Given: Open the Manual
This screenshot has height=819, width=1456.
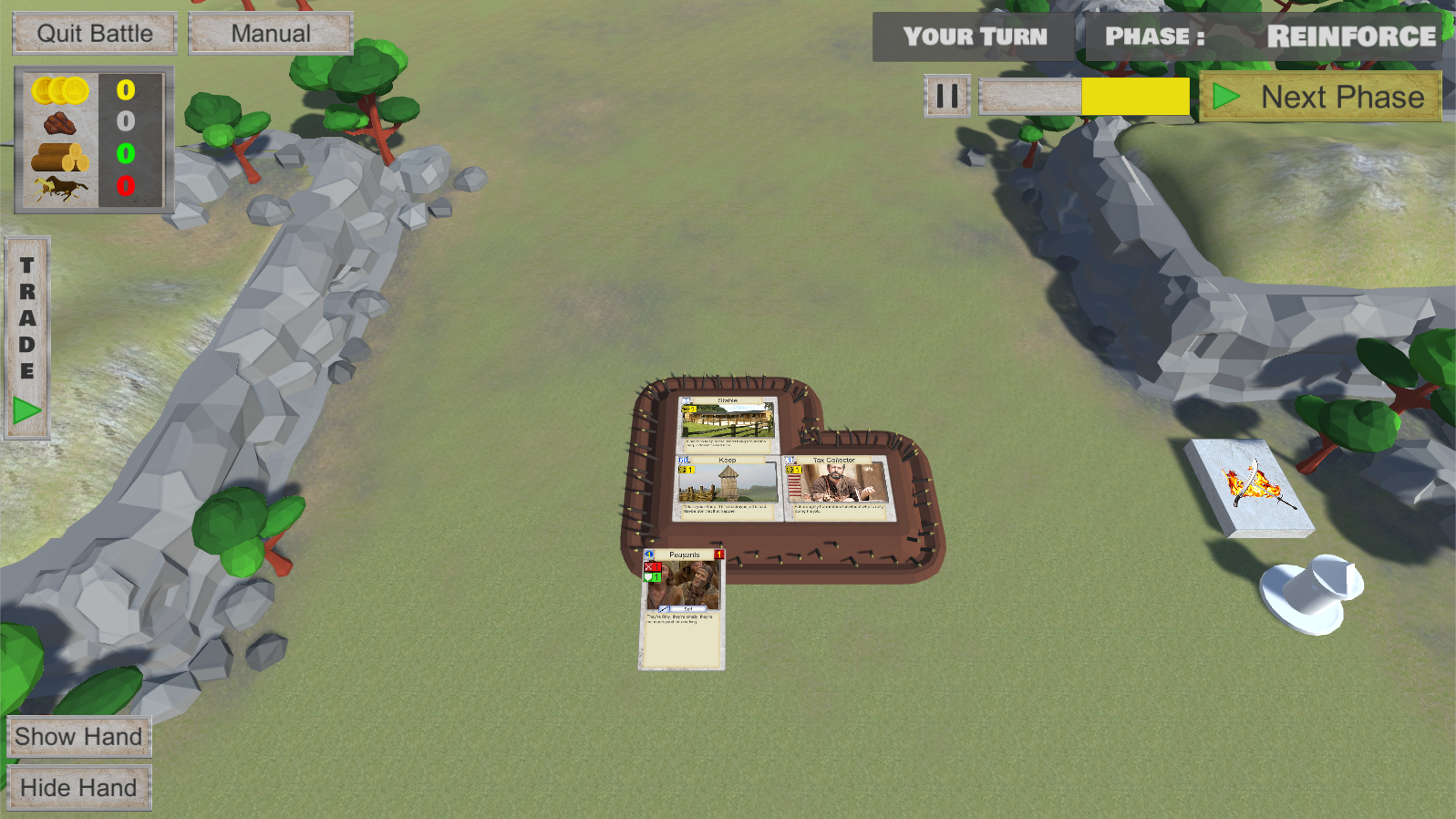Looking at the screenshot, I should (x=271, y=34).
